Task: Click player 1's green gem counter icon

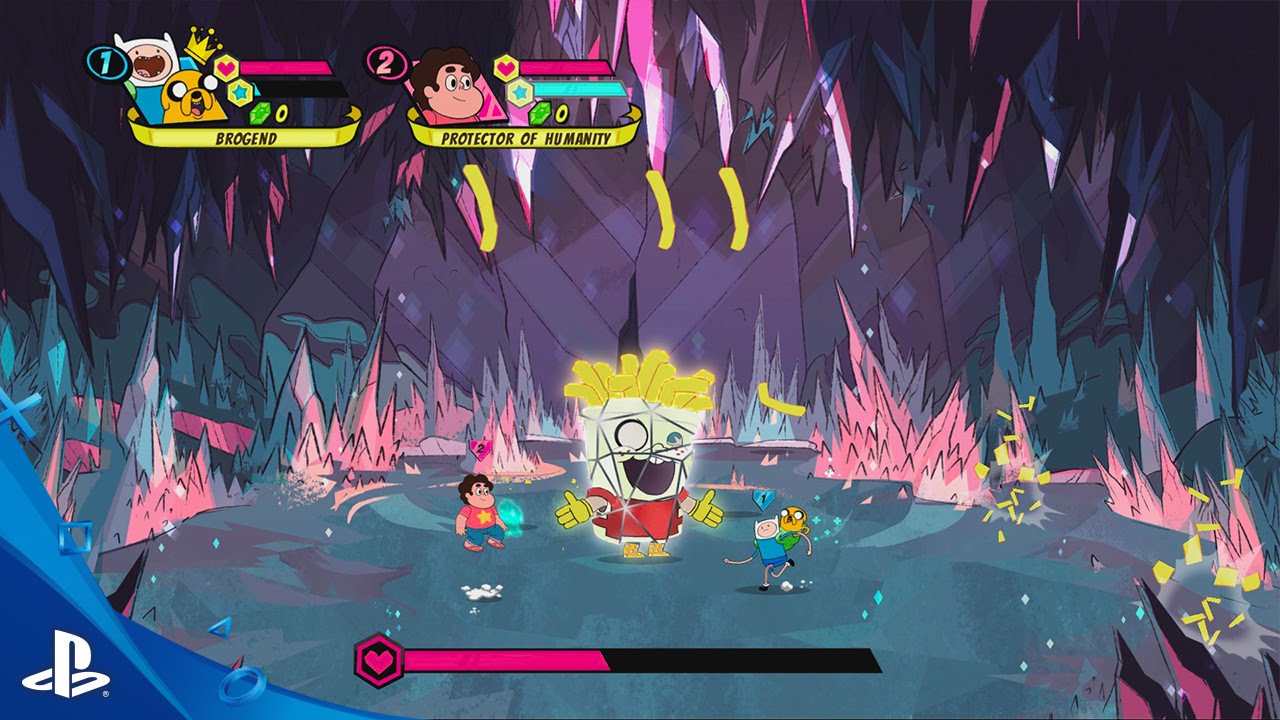Action: click(260, 112)
